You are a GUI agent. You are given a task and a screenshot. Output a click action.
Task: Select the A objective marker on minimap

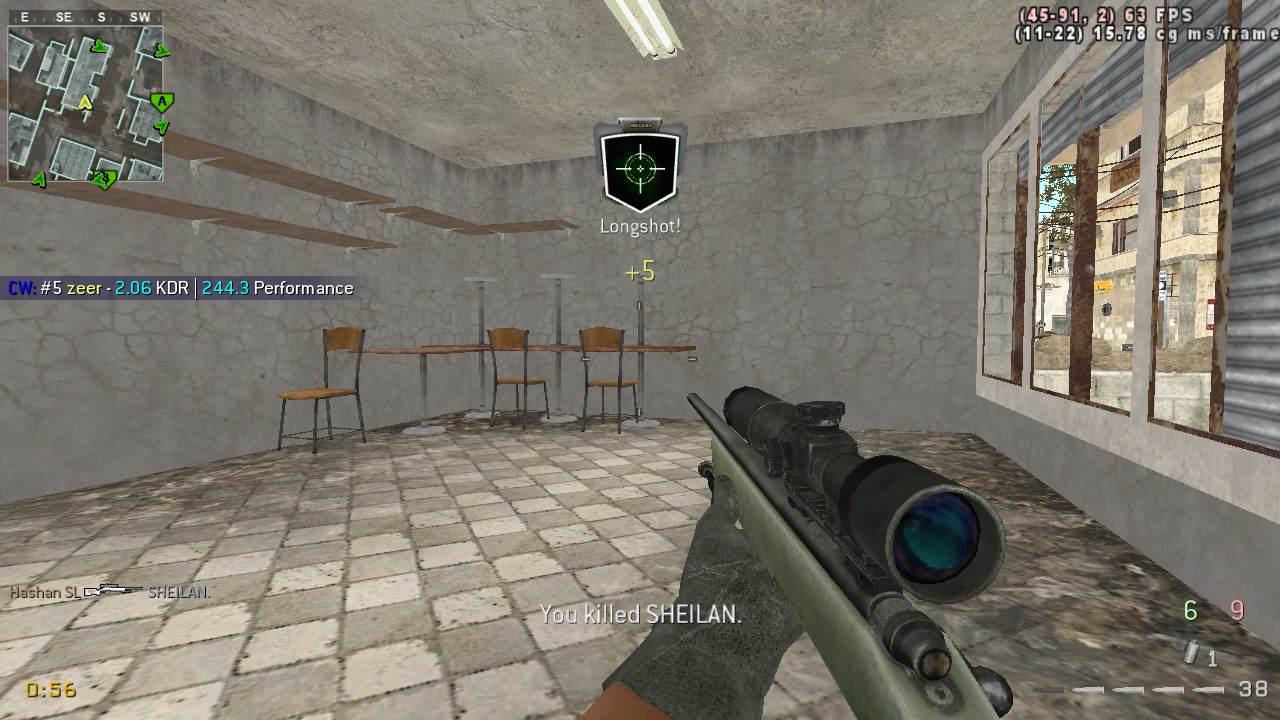161,102
